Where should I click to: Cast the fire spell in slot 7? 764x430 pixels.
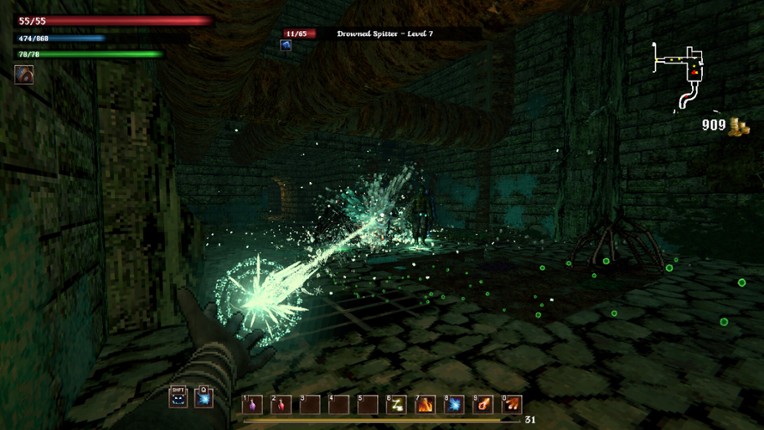426,404
